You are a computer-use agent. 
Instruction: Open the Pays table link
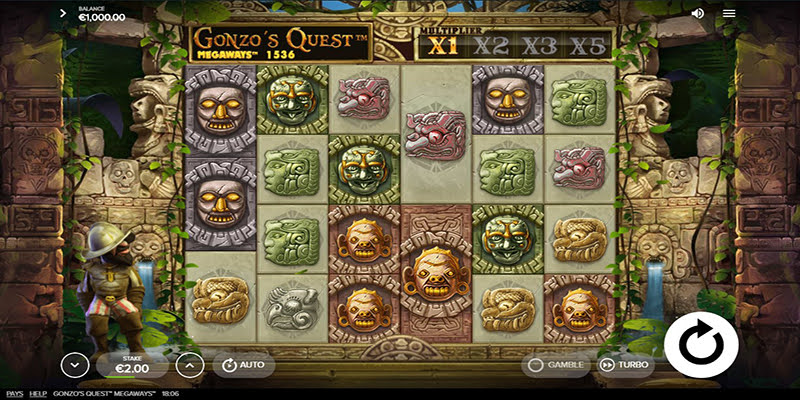point(14,394)
